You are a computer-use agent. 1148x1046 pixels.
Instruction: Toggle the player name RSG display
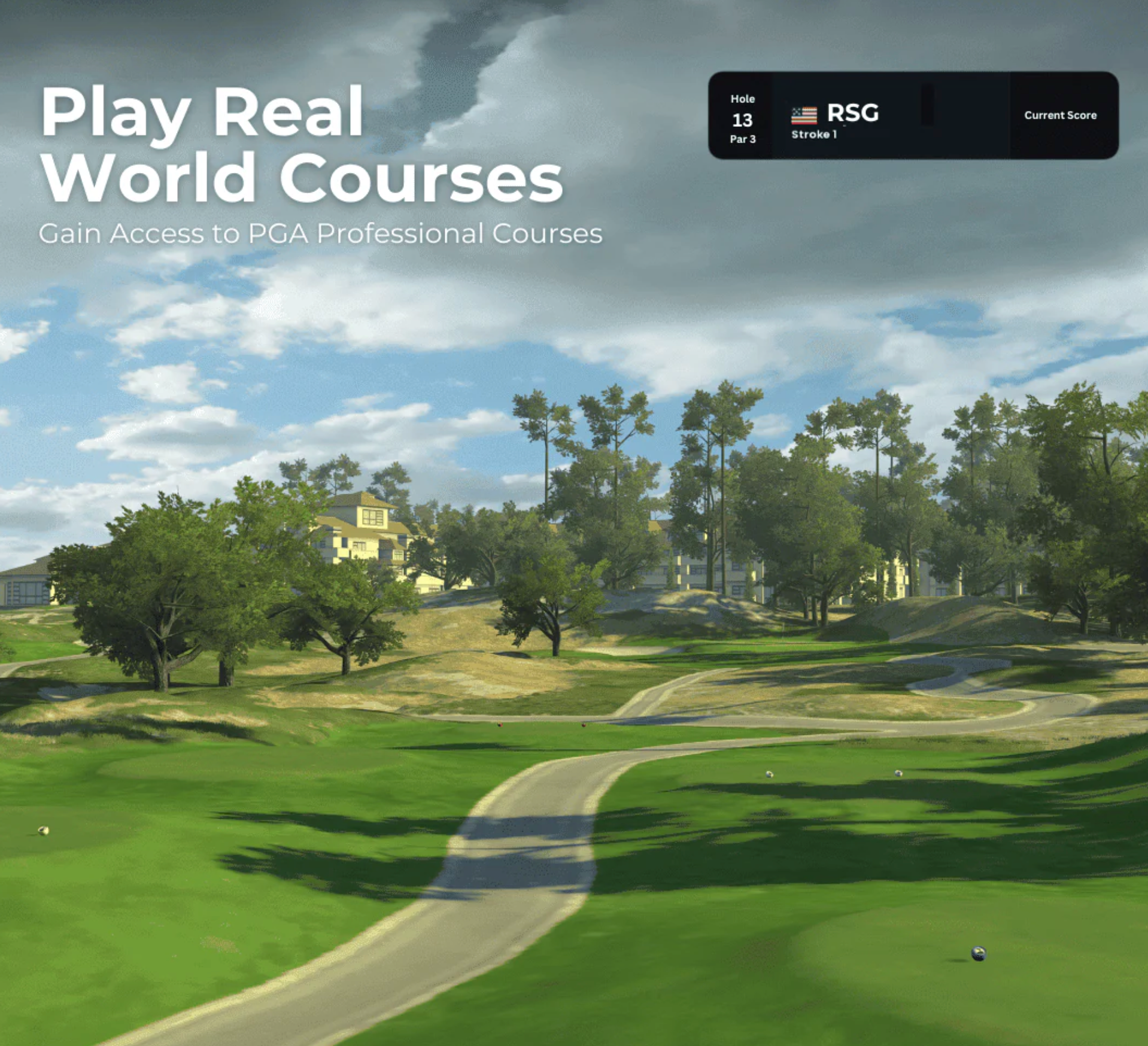[x=852, y=114]
